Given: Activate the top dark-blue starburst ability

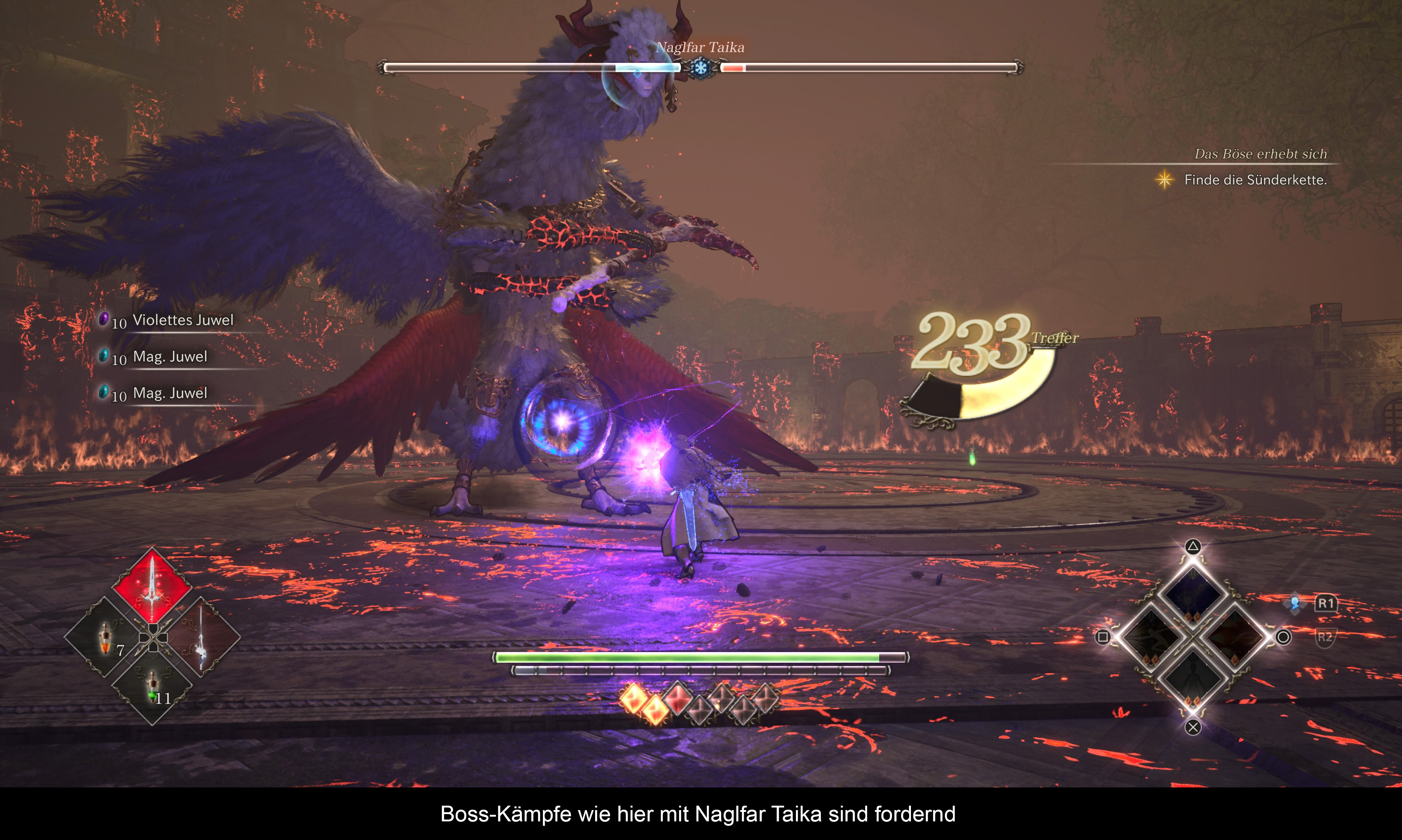Looking at the screenshot, I should tap(1192, 592).
